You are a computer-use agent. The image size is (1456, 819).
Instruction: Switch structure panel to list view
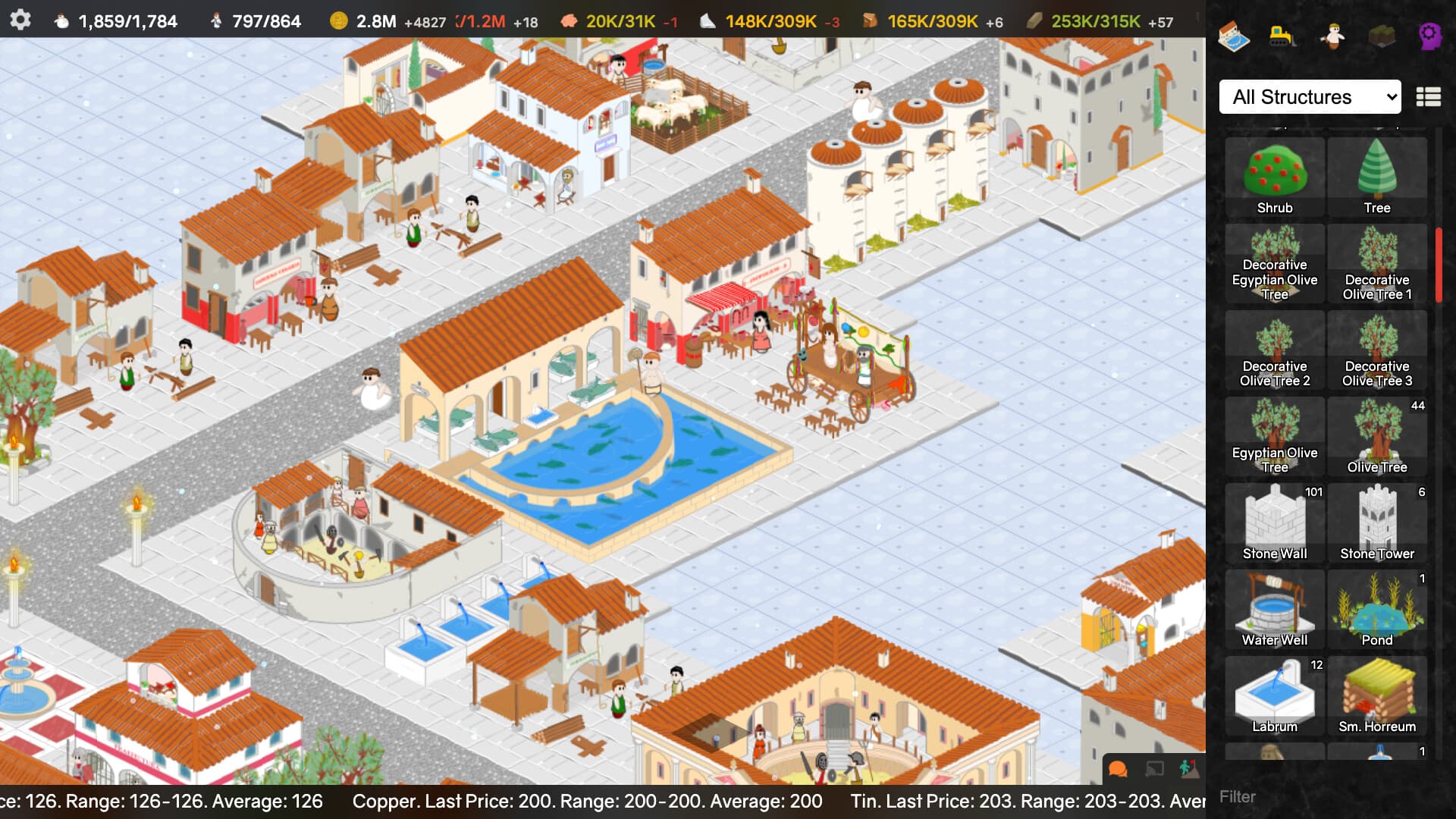[1429, 97]
